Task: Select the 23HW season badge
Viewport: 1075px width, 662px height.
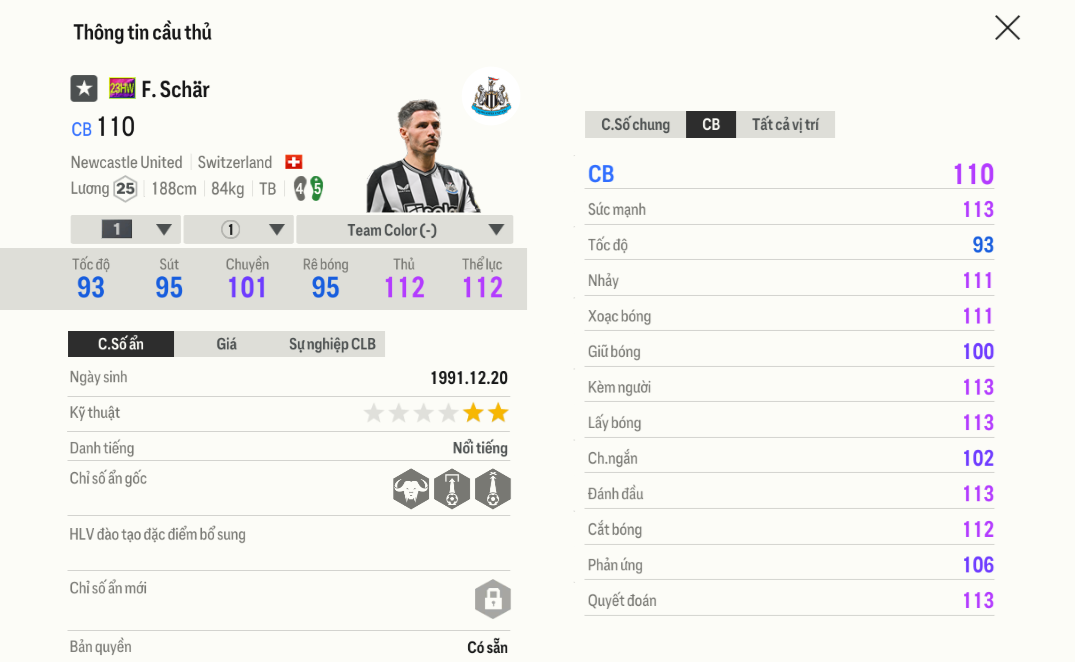Action: (122, 89)
